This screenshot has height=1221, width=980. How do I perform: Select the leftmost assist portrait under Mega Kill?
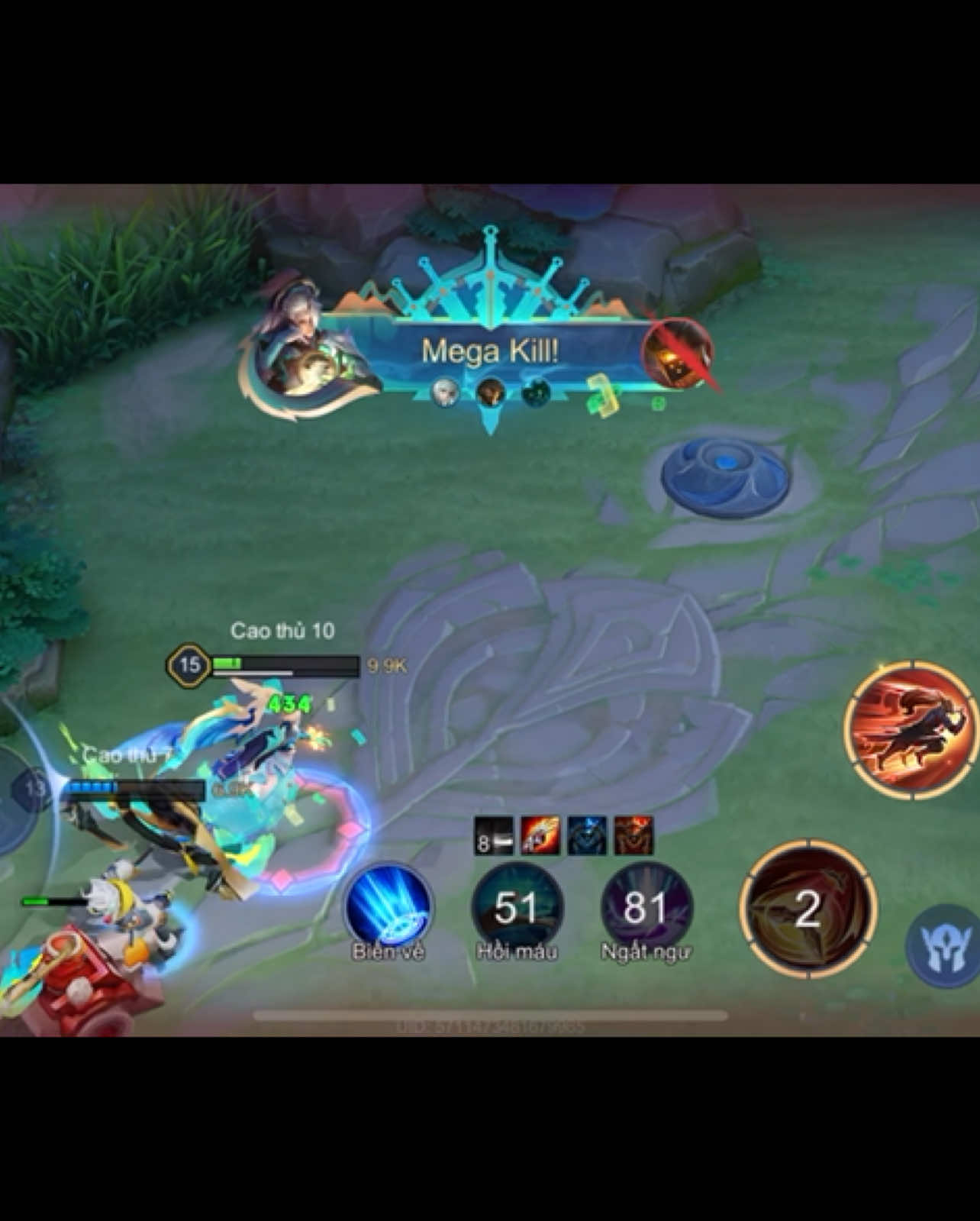(446, 392)
